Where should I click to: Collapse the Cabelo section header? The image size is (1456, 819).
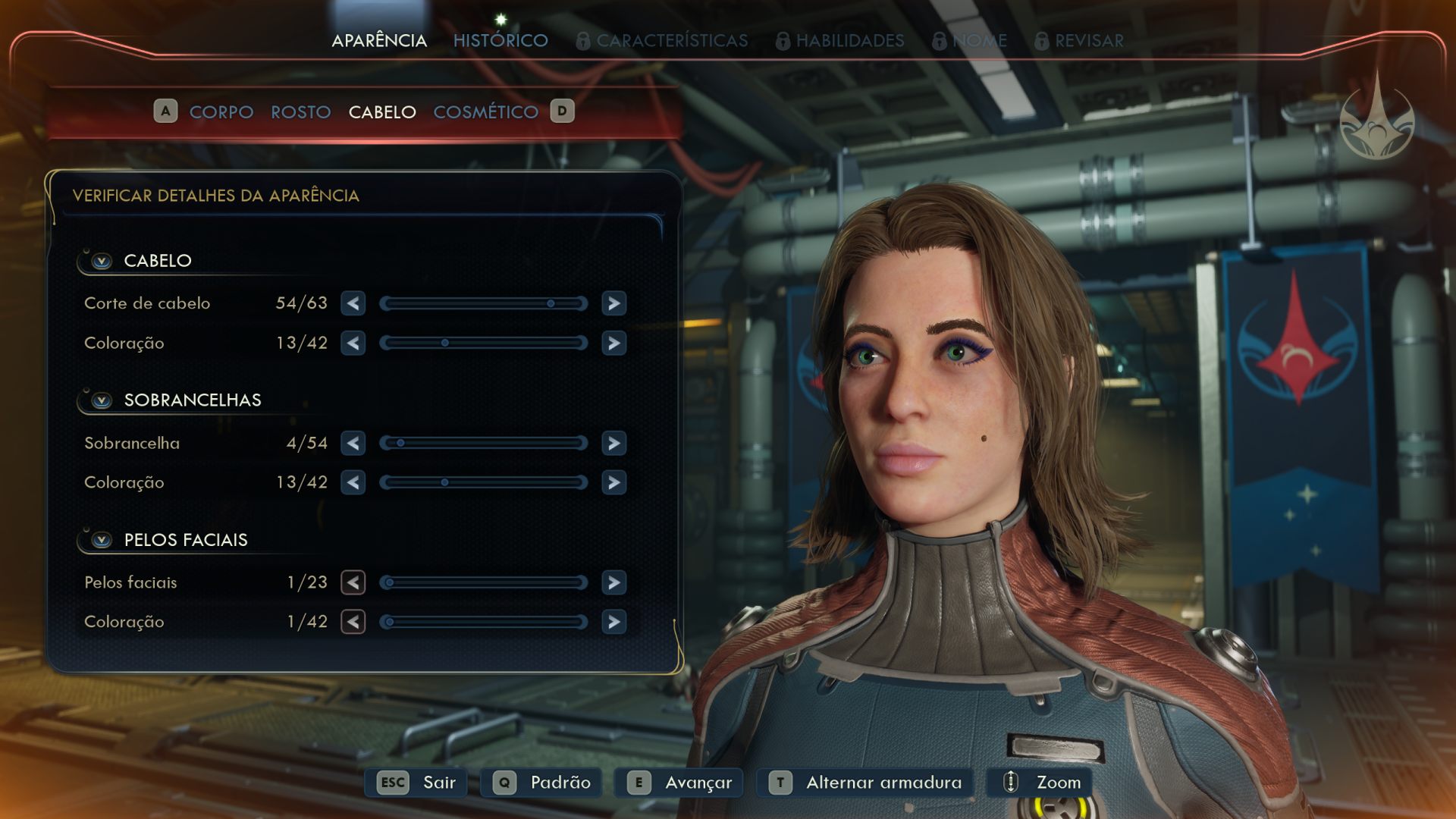click(102, 261)
